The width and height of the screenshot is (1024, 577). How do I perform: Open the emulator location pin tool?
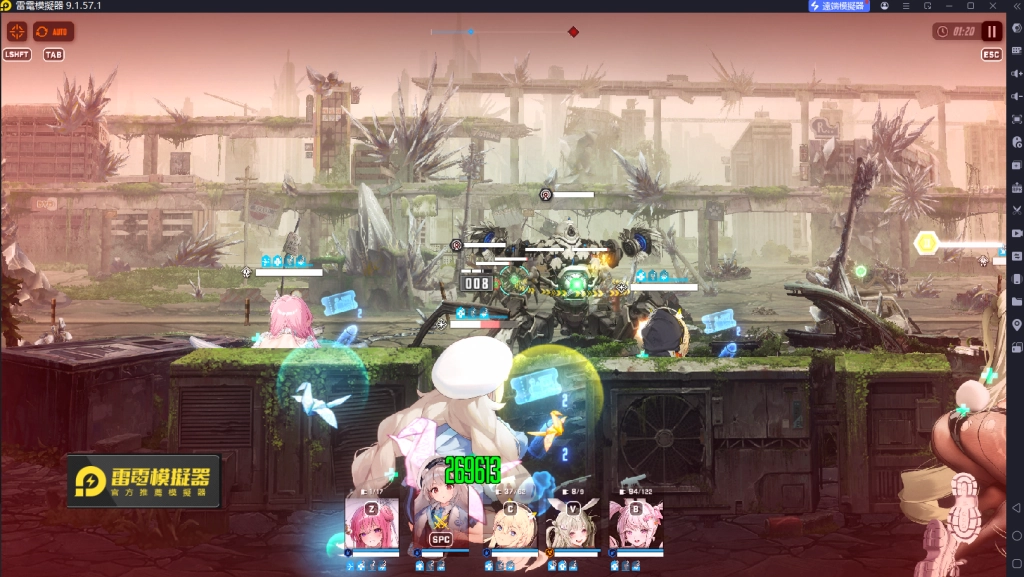pyautogui.click(x=1016, y=325)
